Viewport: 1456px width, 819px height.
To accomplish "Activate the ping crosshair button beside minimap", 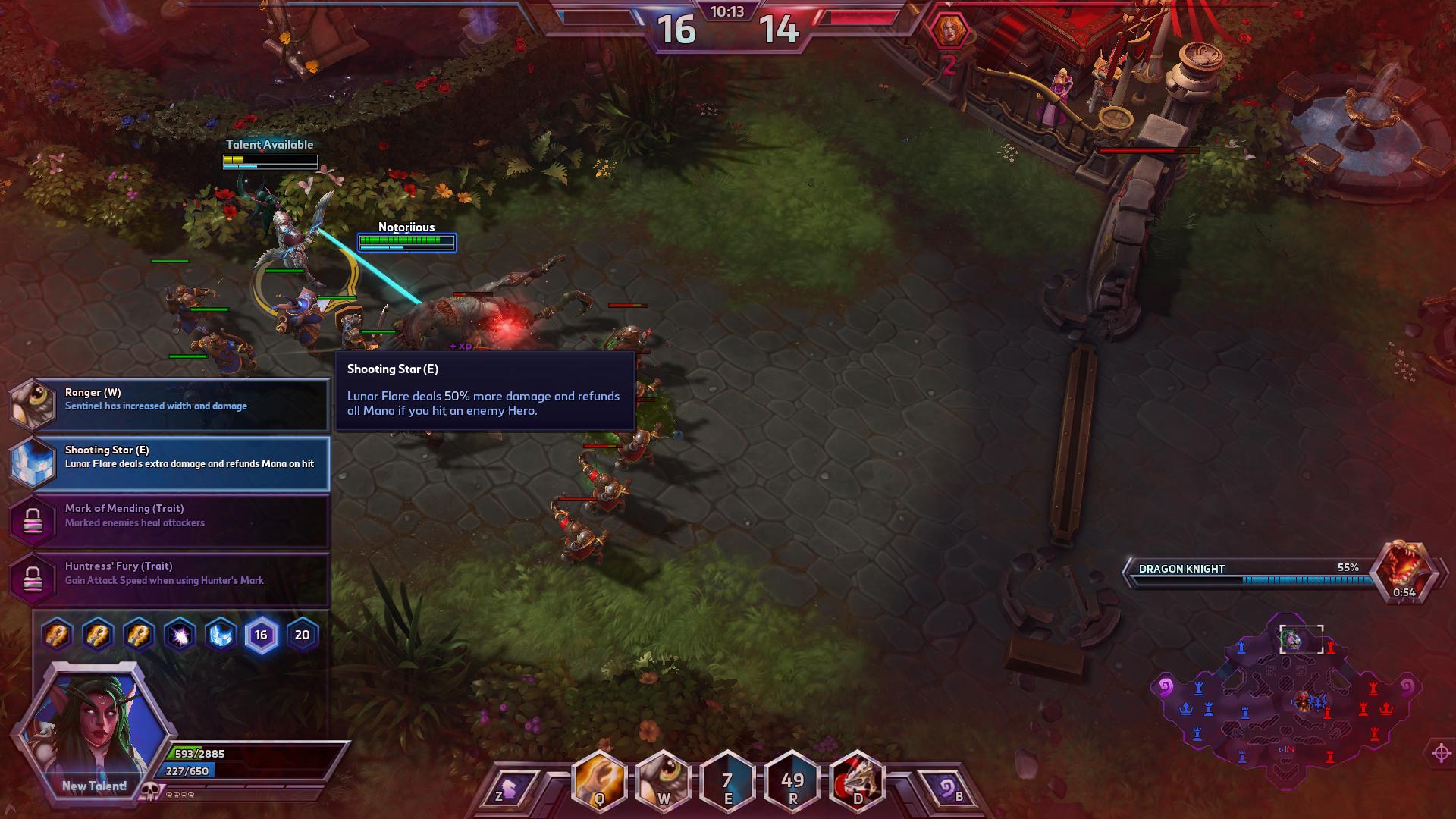I will [1441, 753].
